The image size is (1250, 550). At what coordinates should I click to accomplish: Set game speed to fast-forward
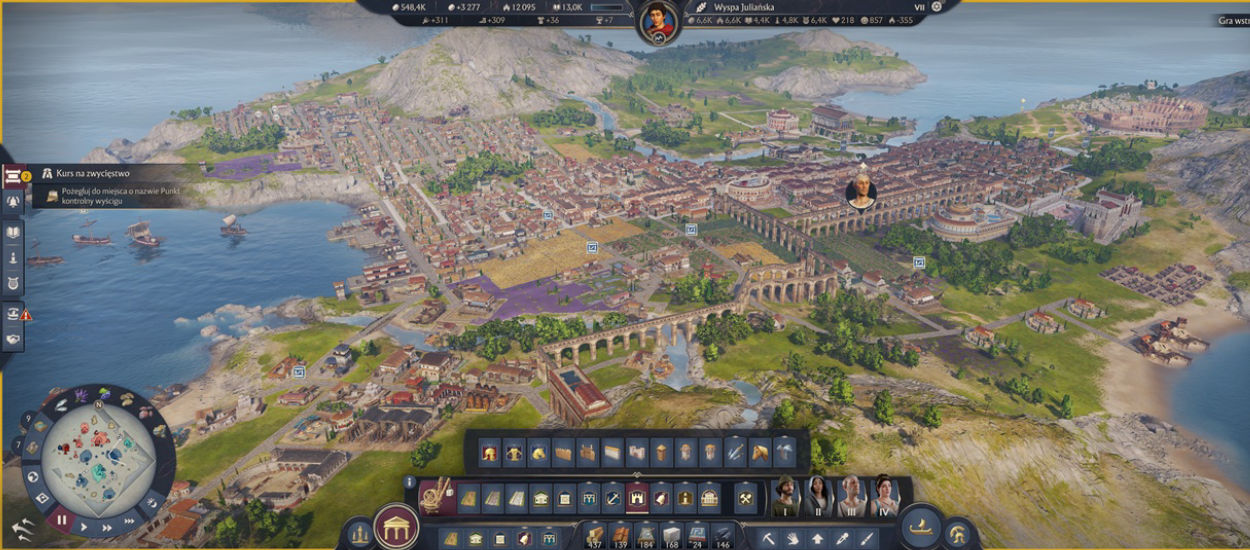(130, 522)
